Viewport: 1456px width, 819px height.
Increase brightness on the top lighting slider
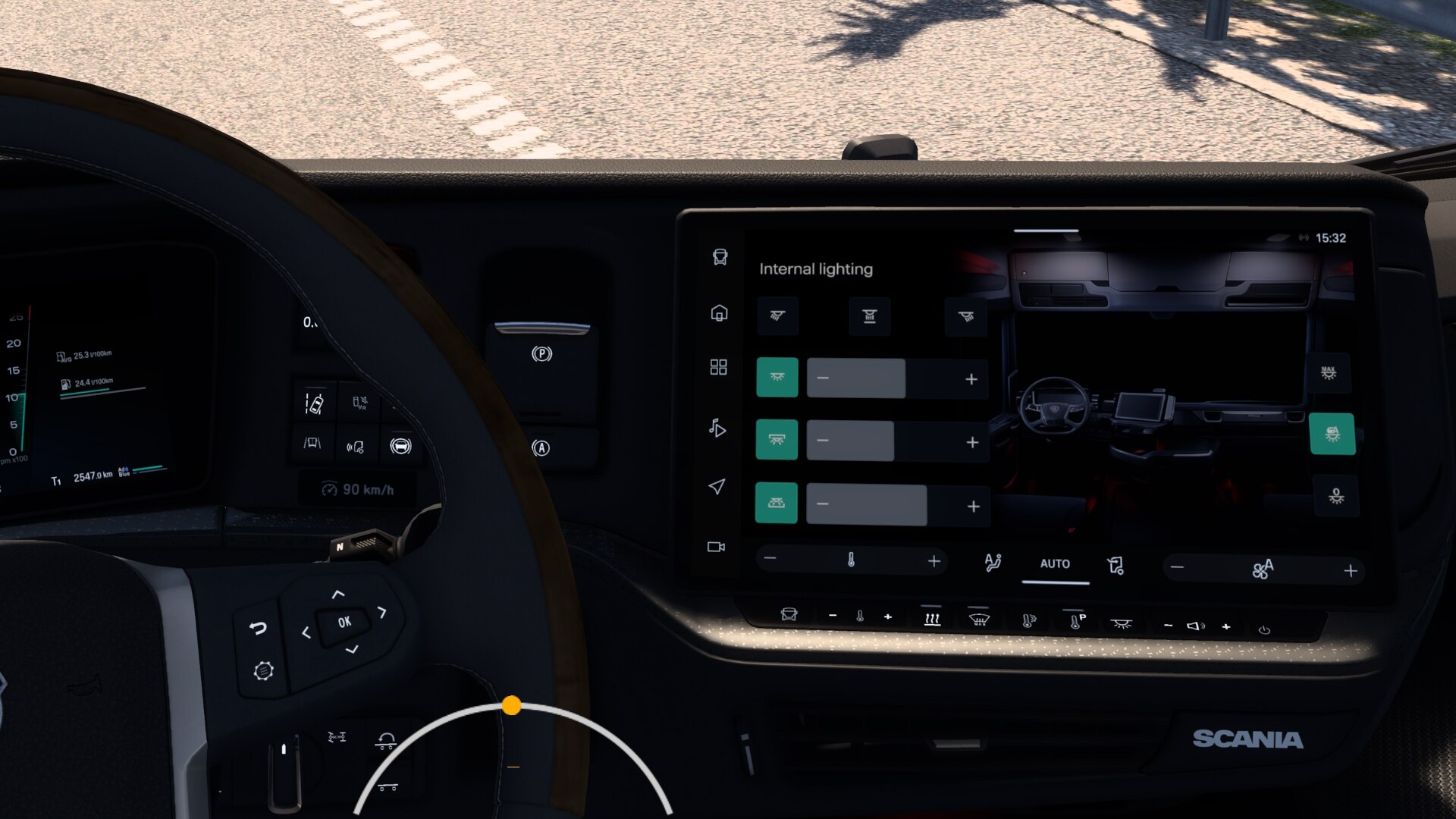[971, 379]
